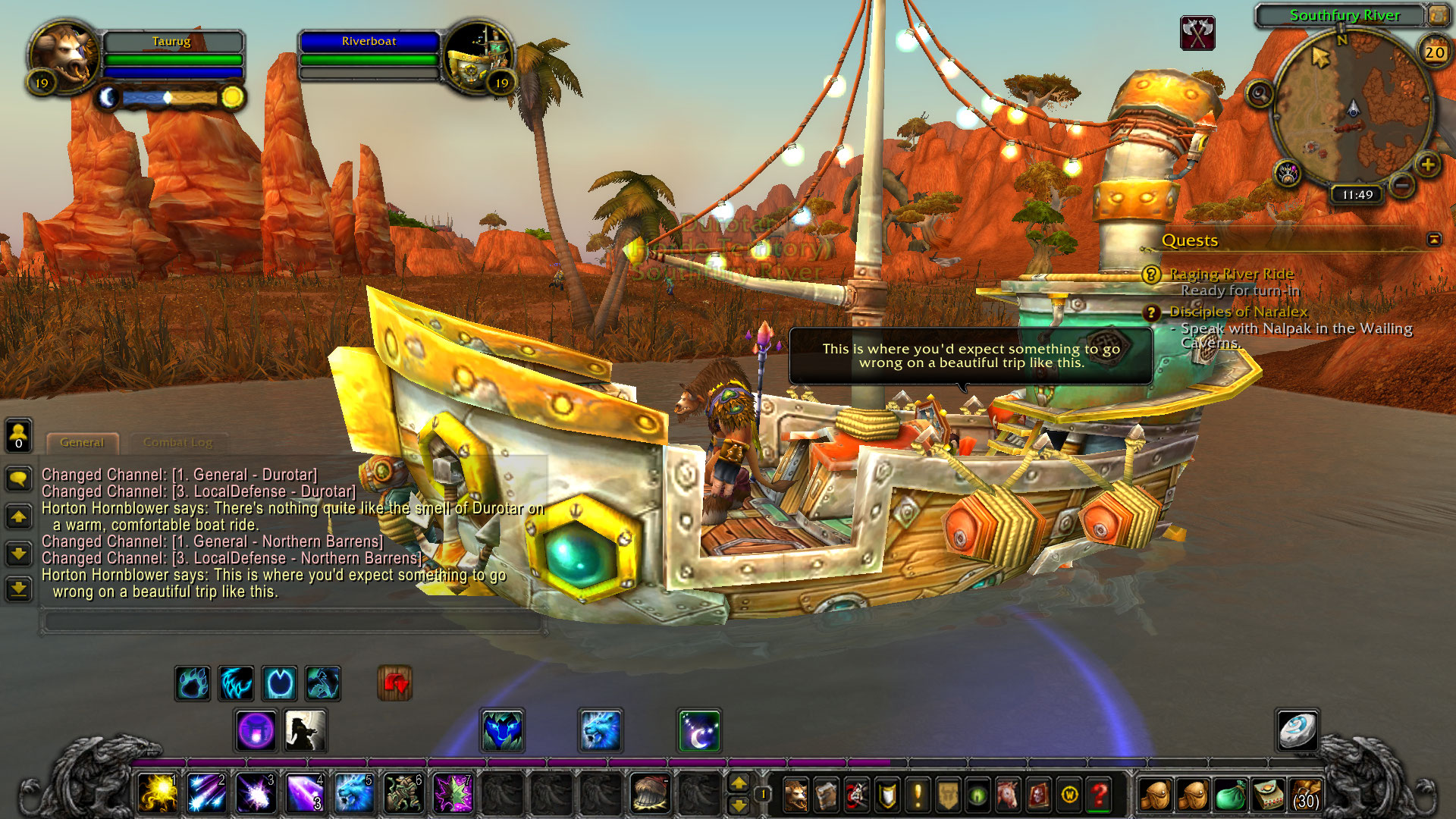Cast Entangling Roots from action slot 6

click(403, 793)
